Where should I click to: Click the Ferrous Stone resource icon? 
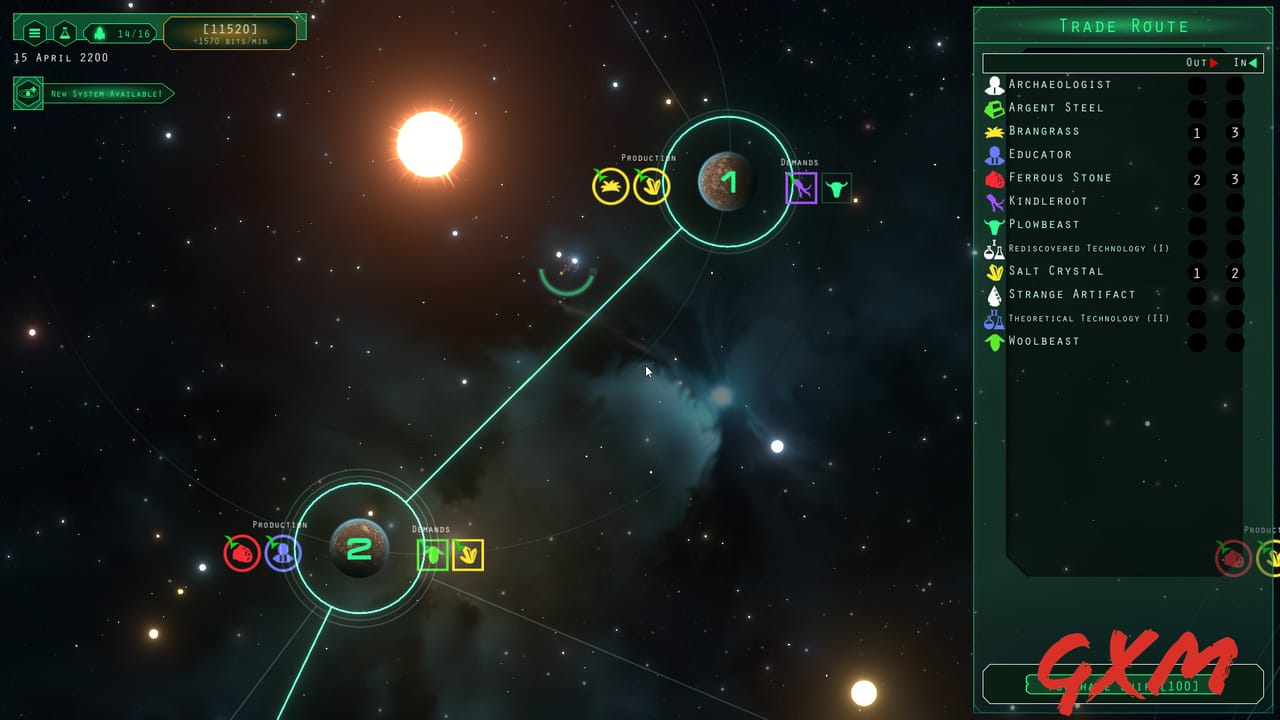tap(993, 177)
